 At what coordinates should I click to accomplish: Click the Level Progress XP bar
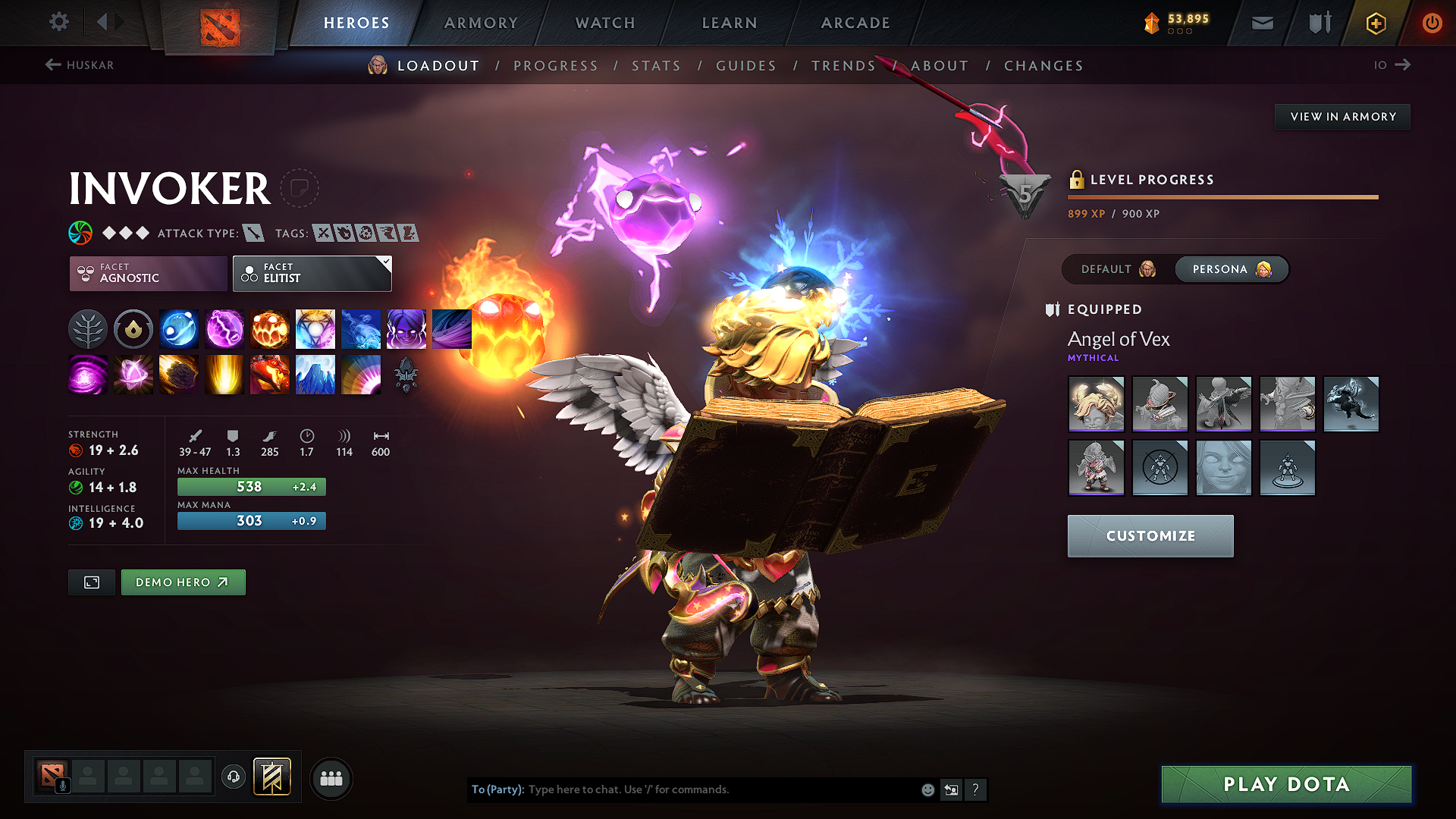[x=1222, y=196]
